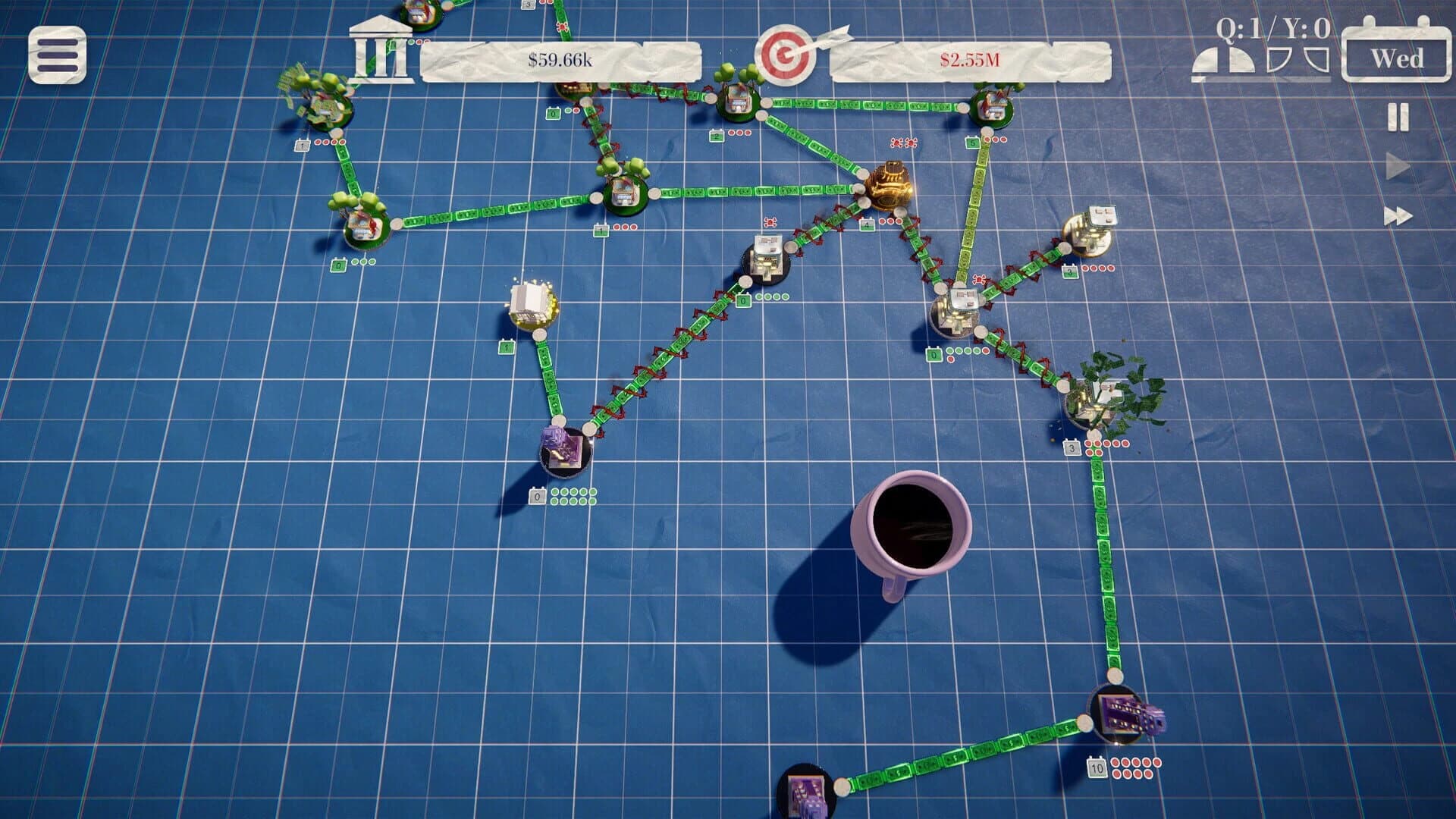Click the Wed calendar day display

[1398, 58]
